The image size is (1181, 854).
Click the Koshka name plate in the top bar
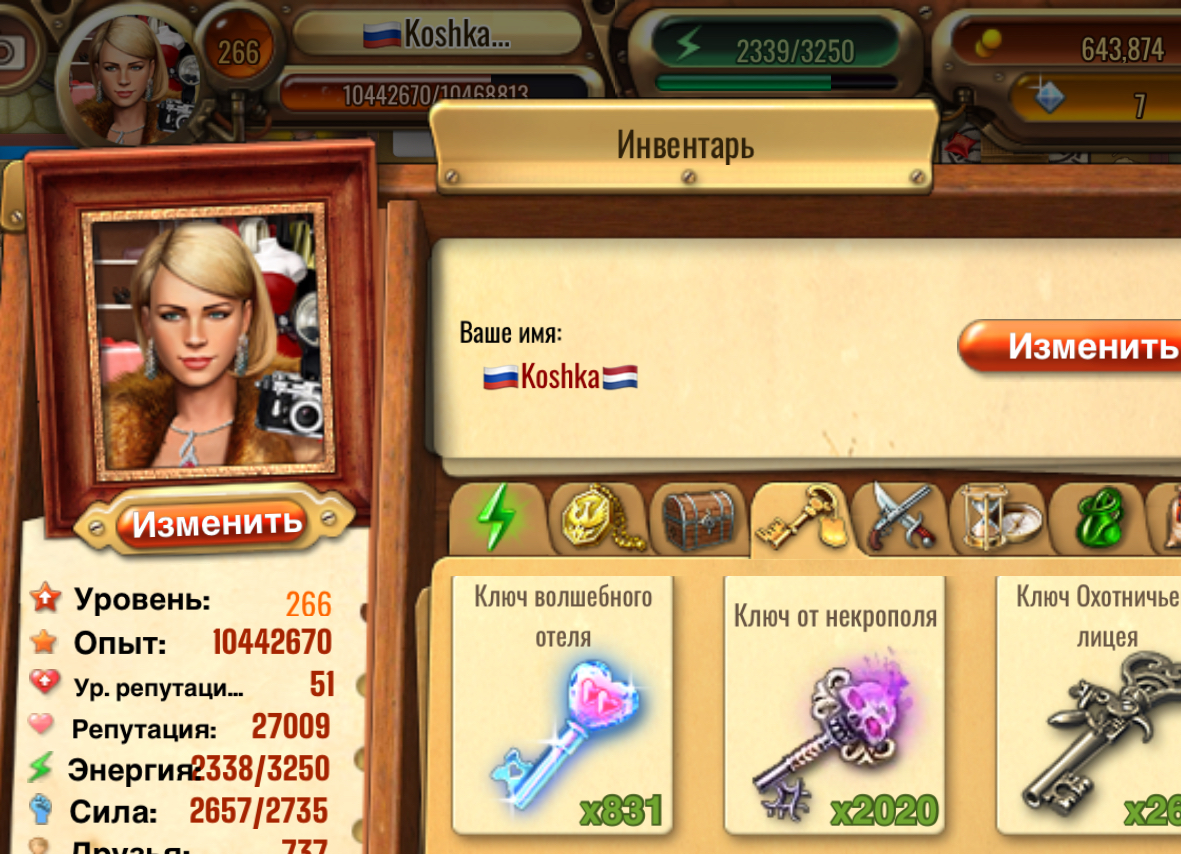click(x=437, y=35)
